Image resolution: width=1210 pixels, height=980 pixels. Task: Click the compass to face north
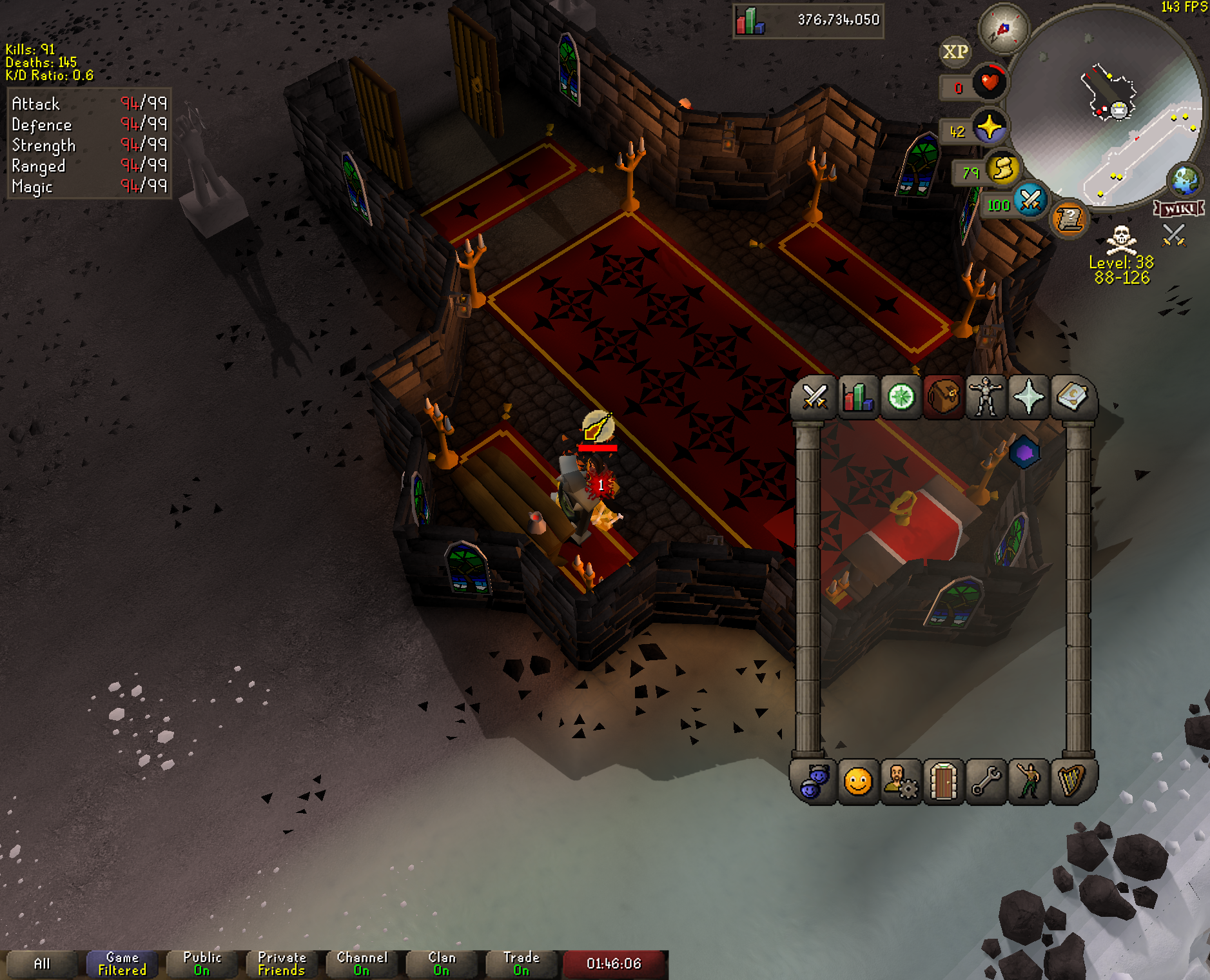(1003, 29)
